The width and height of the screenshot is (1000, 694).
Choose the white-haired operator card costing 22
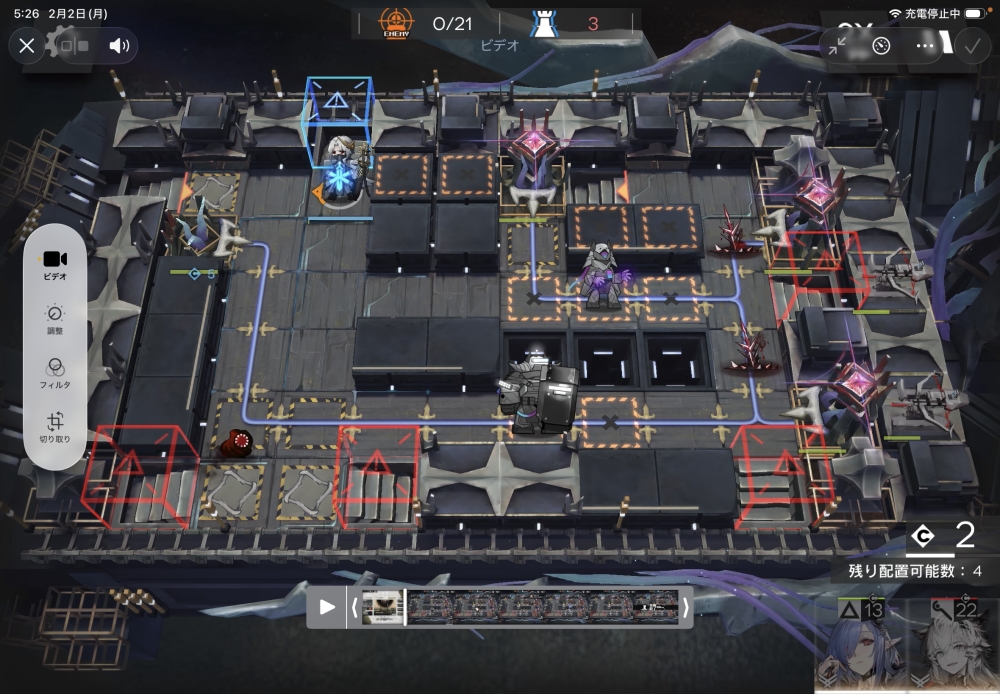click(951, 647)
